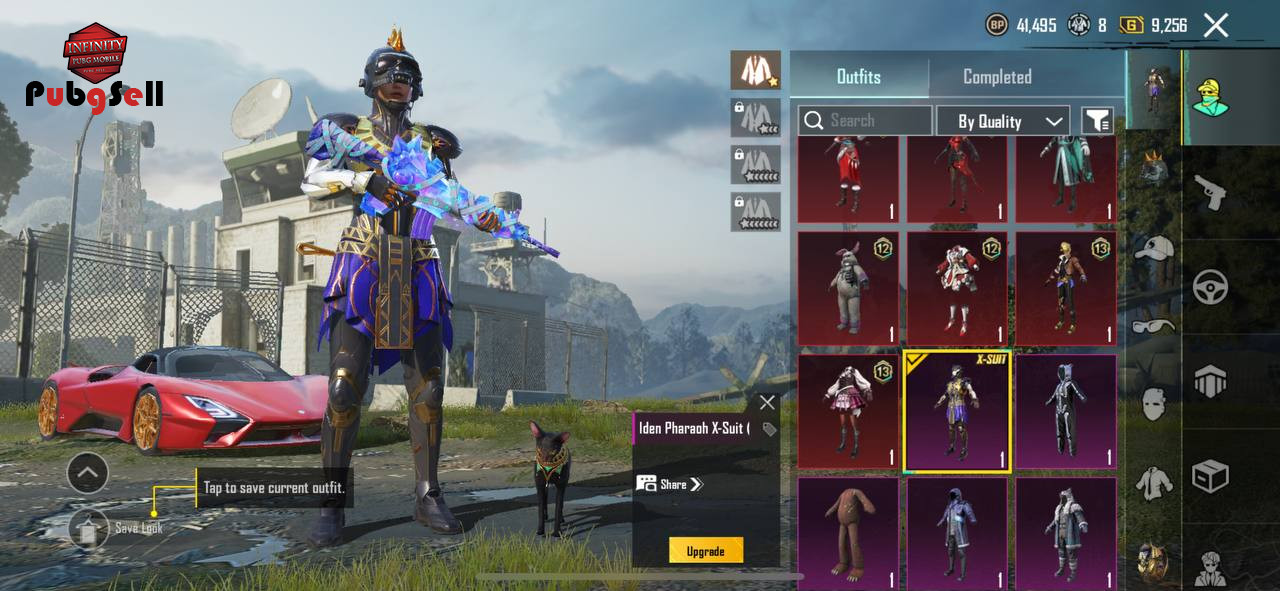1280x591 pixels.
Task: Expand the up-arrow button above Save Look
Action: pos(88,472)
